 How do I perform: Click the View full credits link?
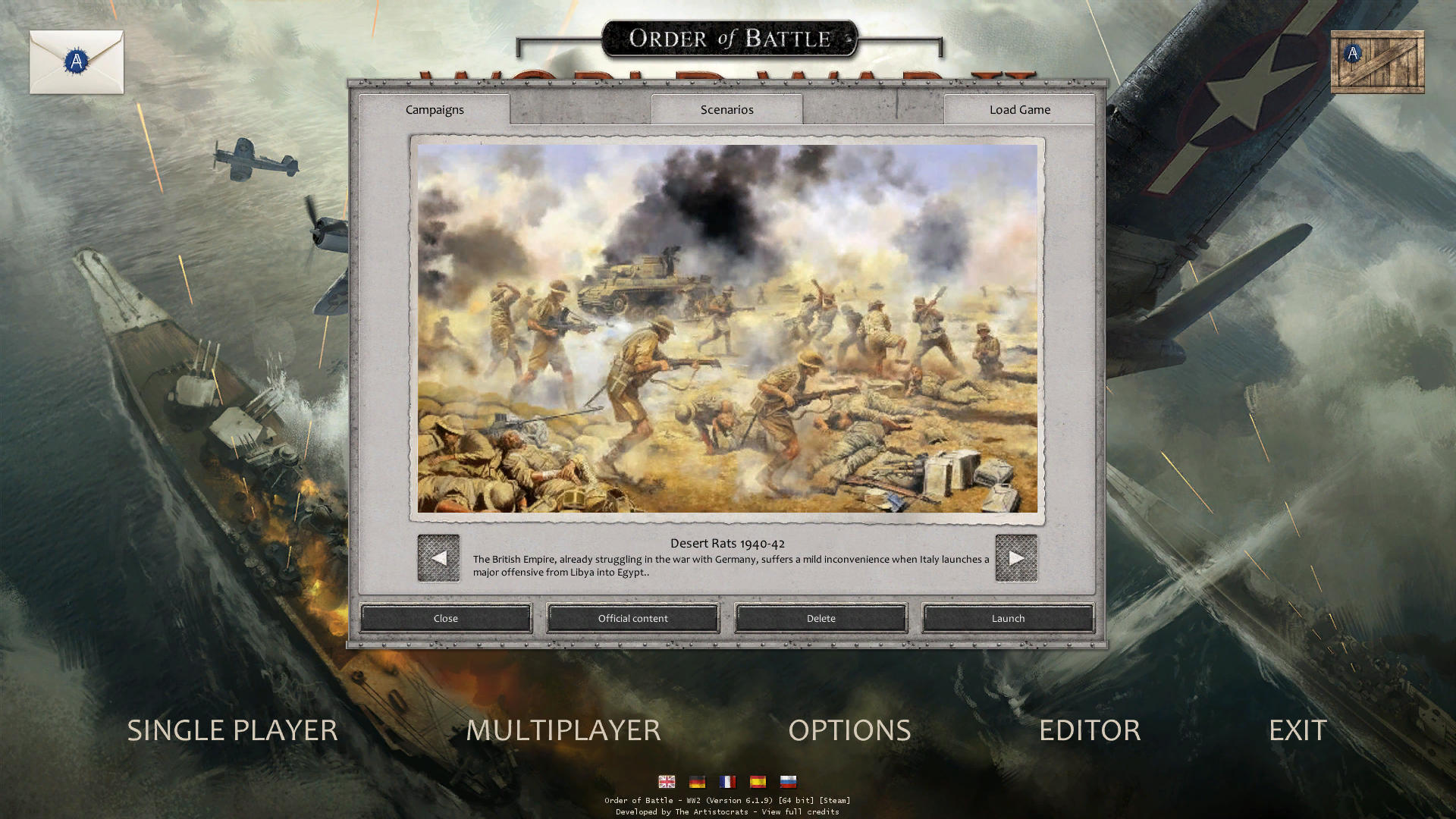click(x=800, y=811)
